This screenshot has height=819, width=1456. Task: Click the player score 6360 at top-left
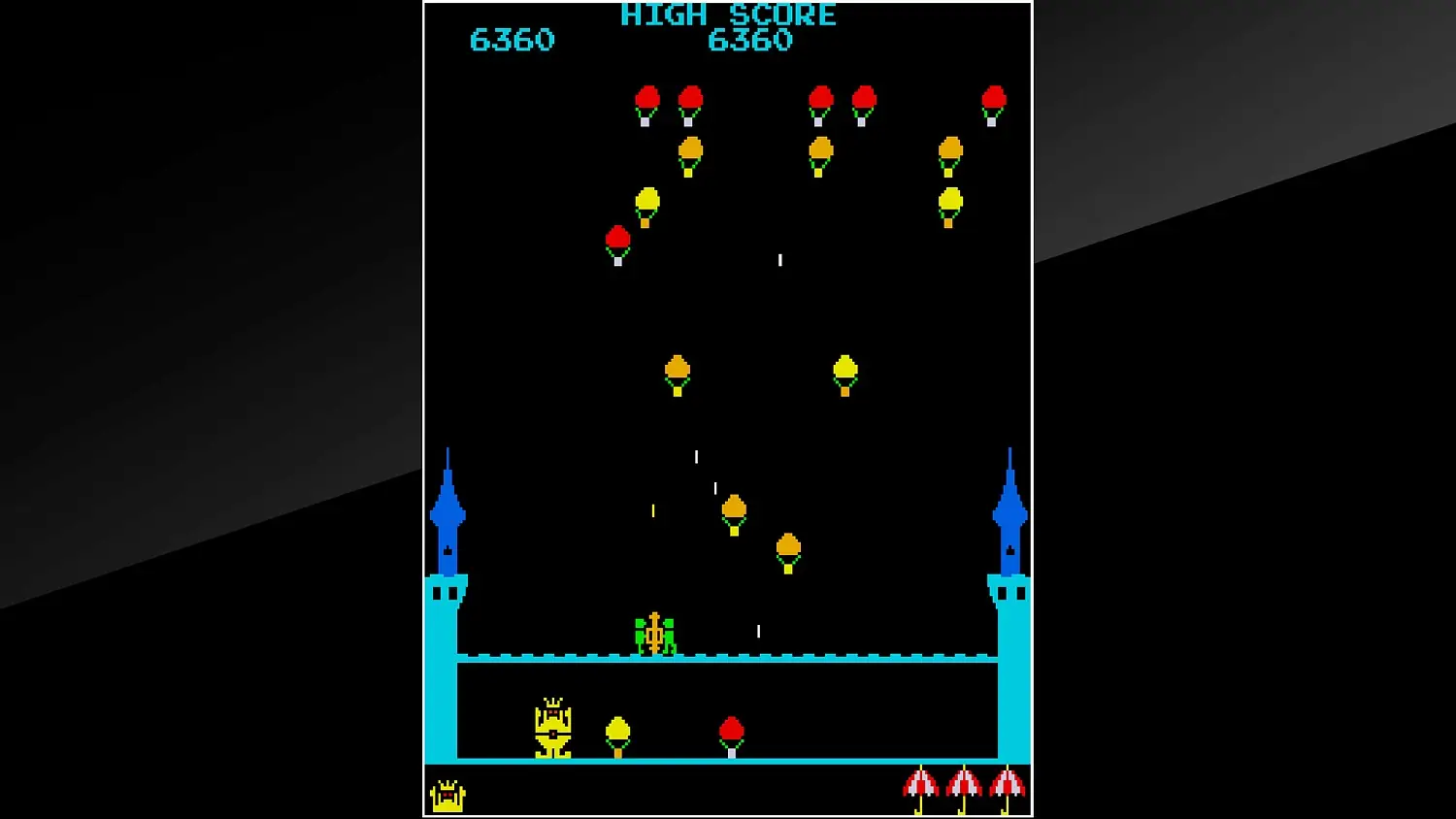513,40
